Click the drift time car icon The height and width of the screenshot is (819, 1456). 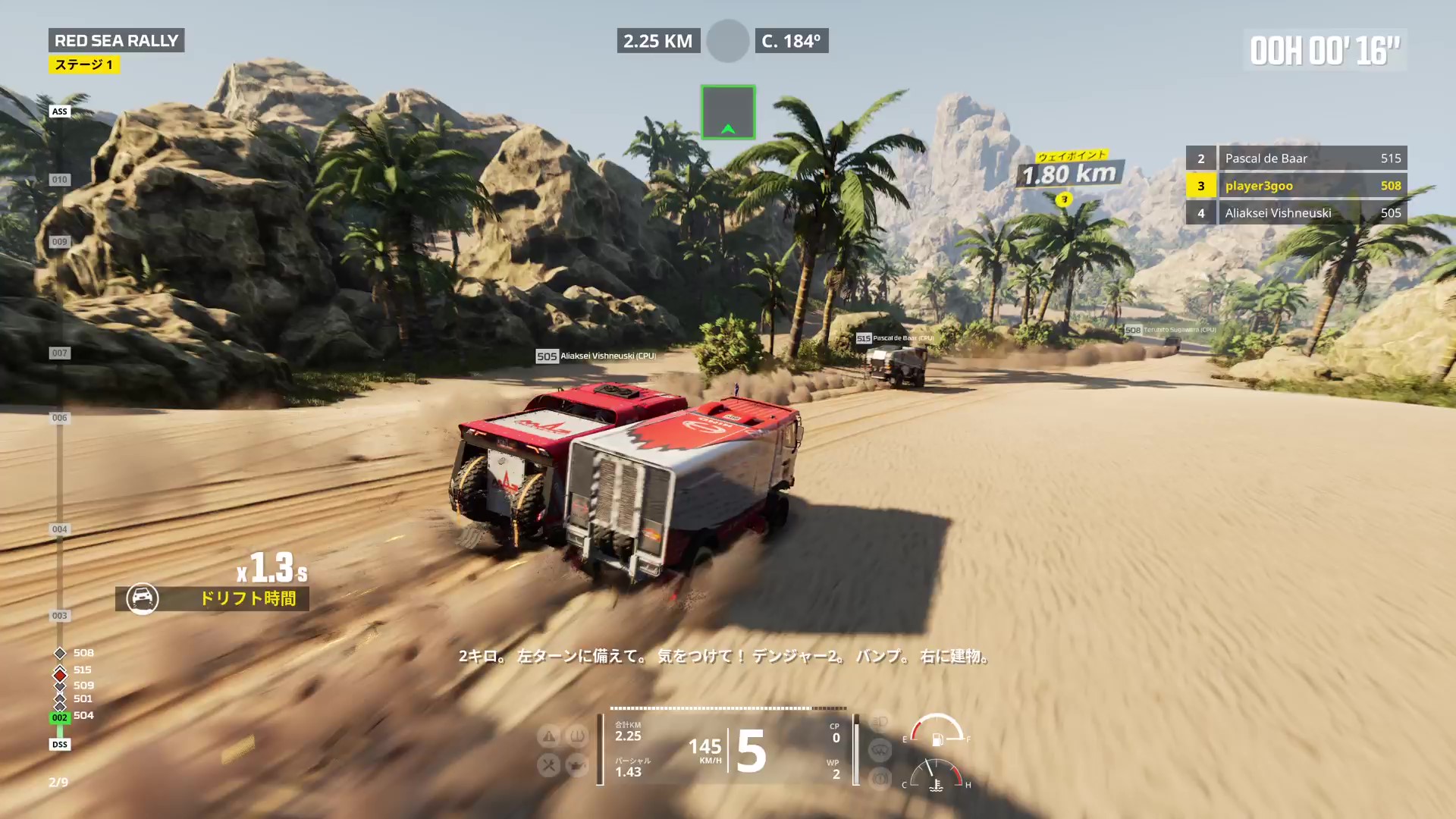[x=142, y=599]
